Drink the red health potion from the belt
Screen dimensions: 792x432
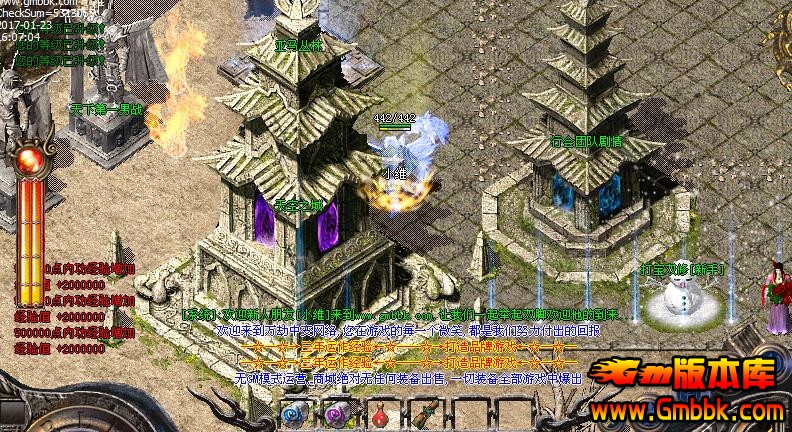381,414
